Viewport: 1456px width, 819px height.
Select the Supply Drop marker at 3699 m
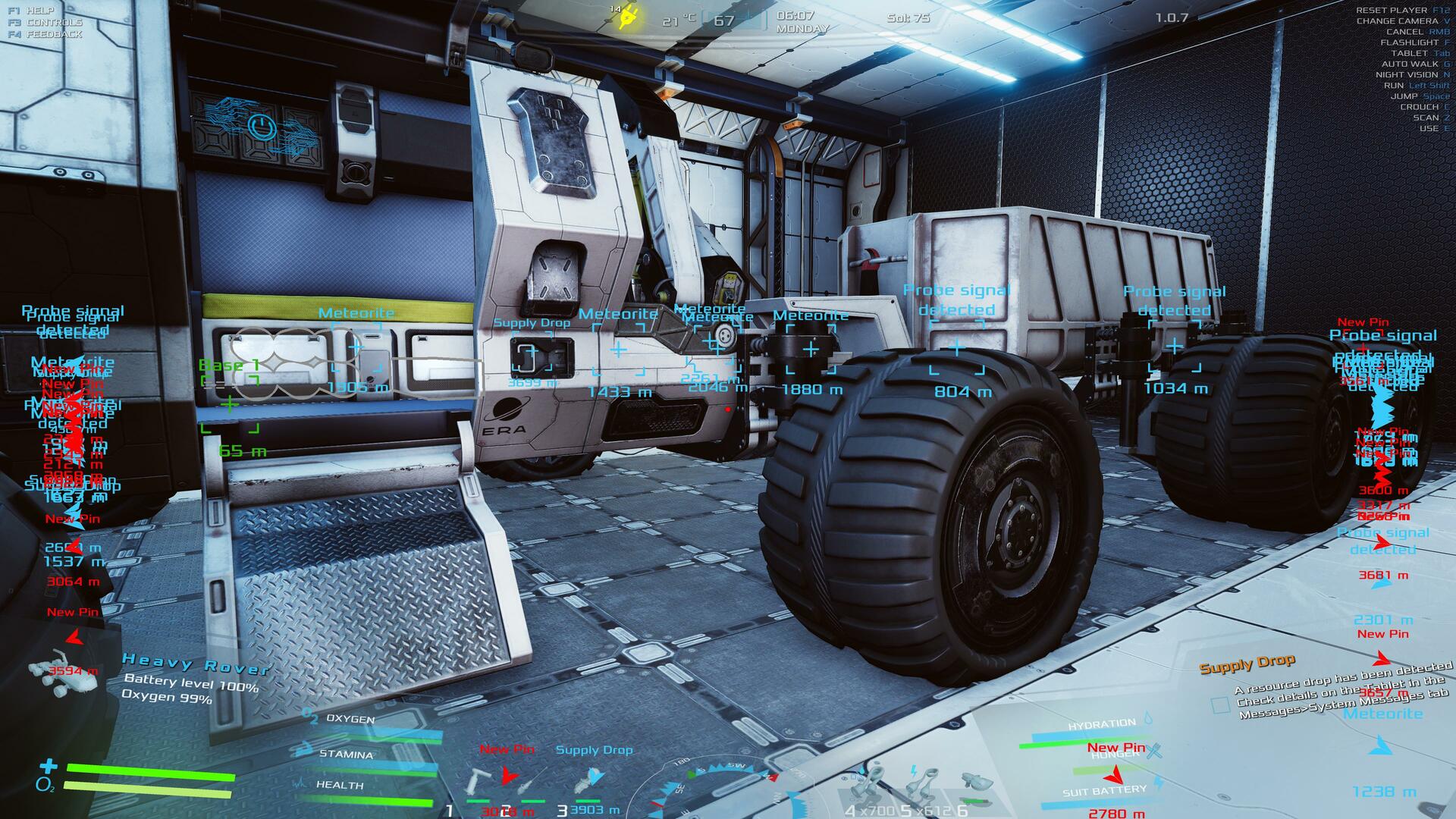(x=532, y=353)
